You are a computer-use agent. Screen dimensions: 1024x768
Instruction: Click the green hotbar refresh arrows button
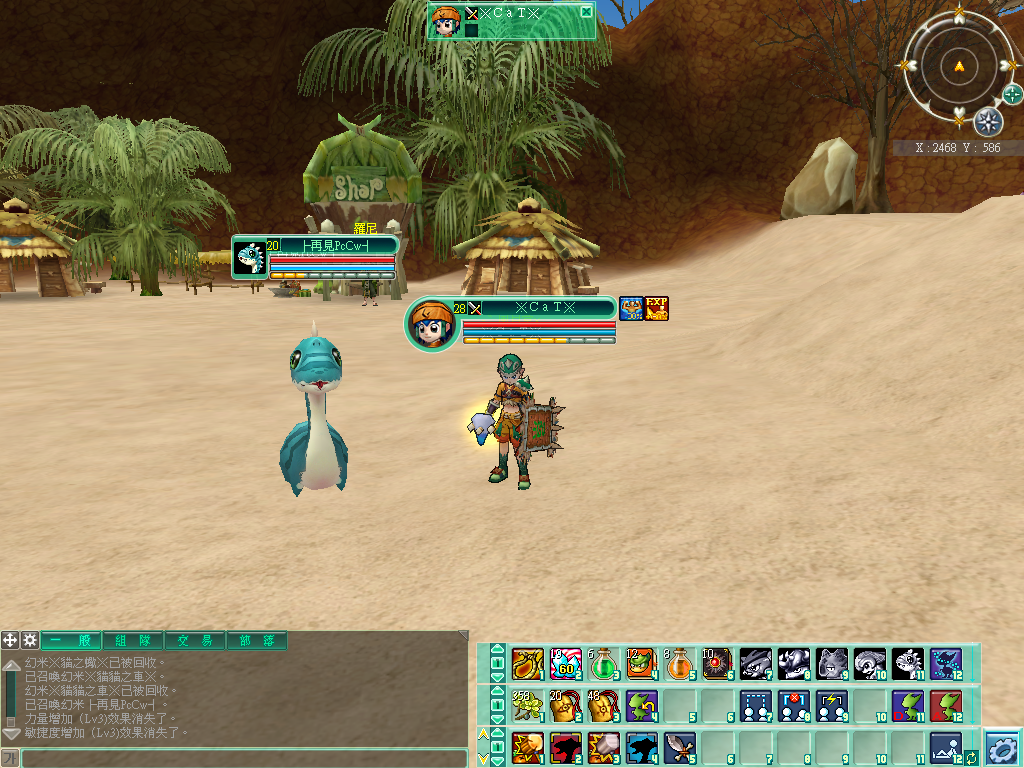point(970,757)
